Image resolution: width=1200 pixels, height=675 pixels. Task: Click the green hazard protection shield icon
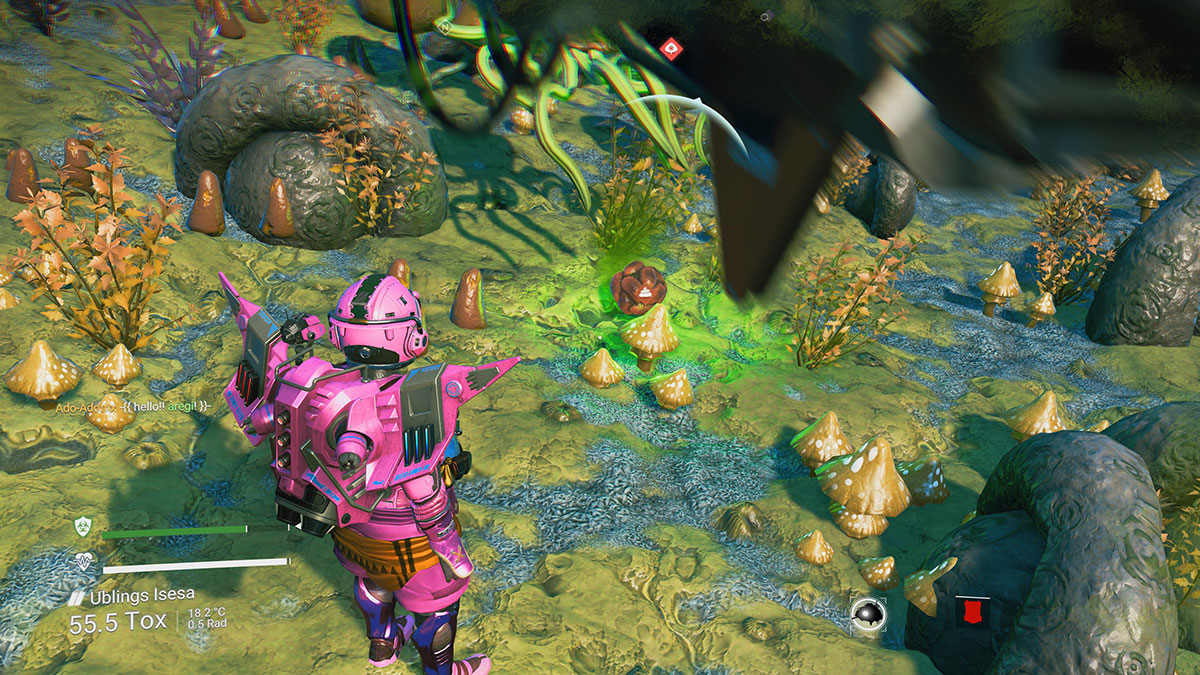click(83, 526)
